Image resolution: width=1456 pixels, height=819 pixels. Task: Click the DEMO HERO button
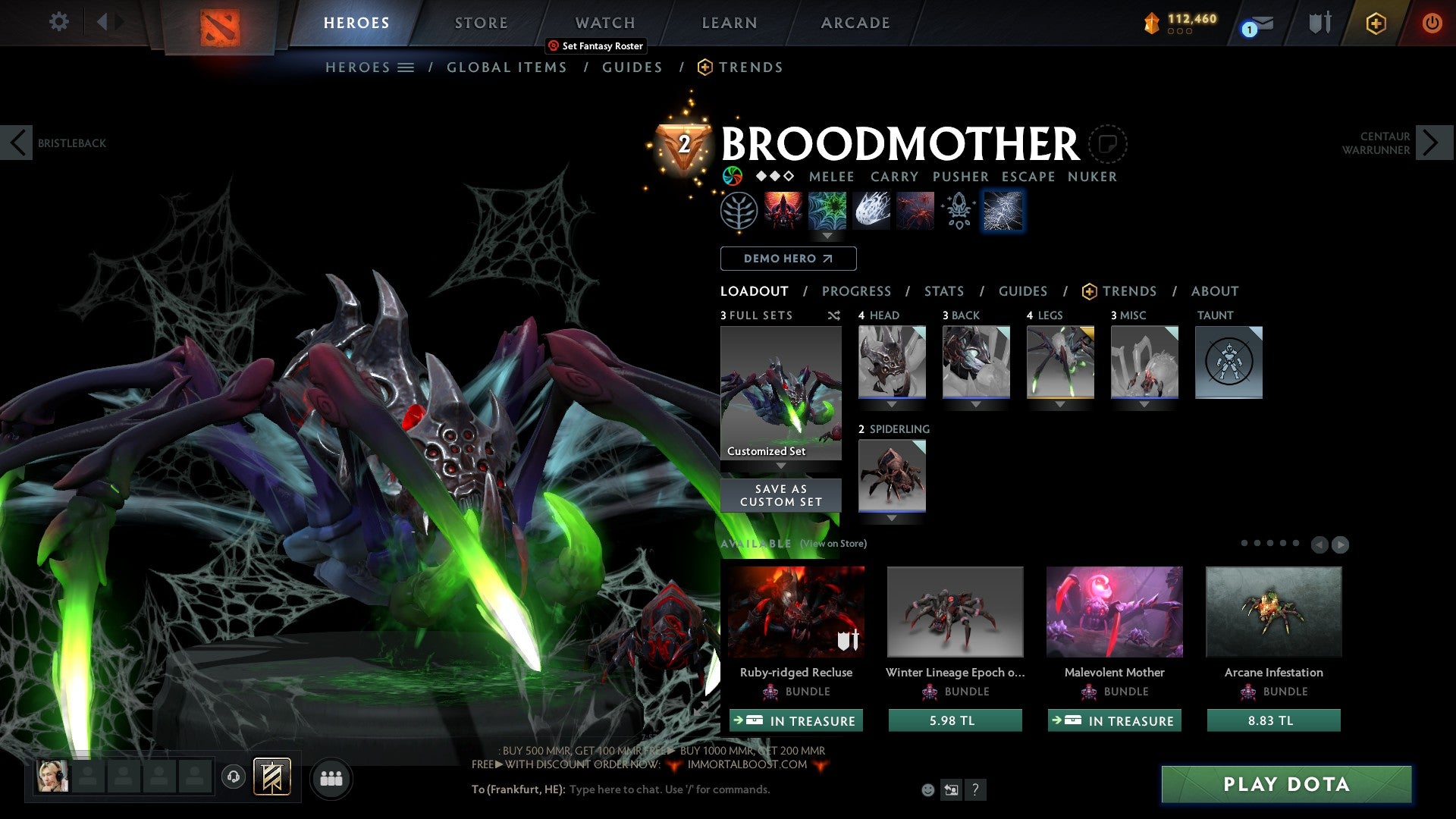point(788,258)
